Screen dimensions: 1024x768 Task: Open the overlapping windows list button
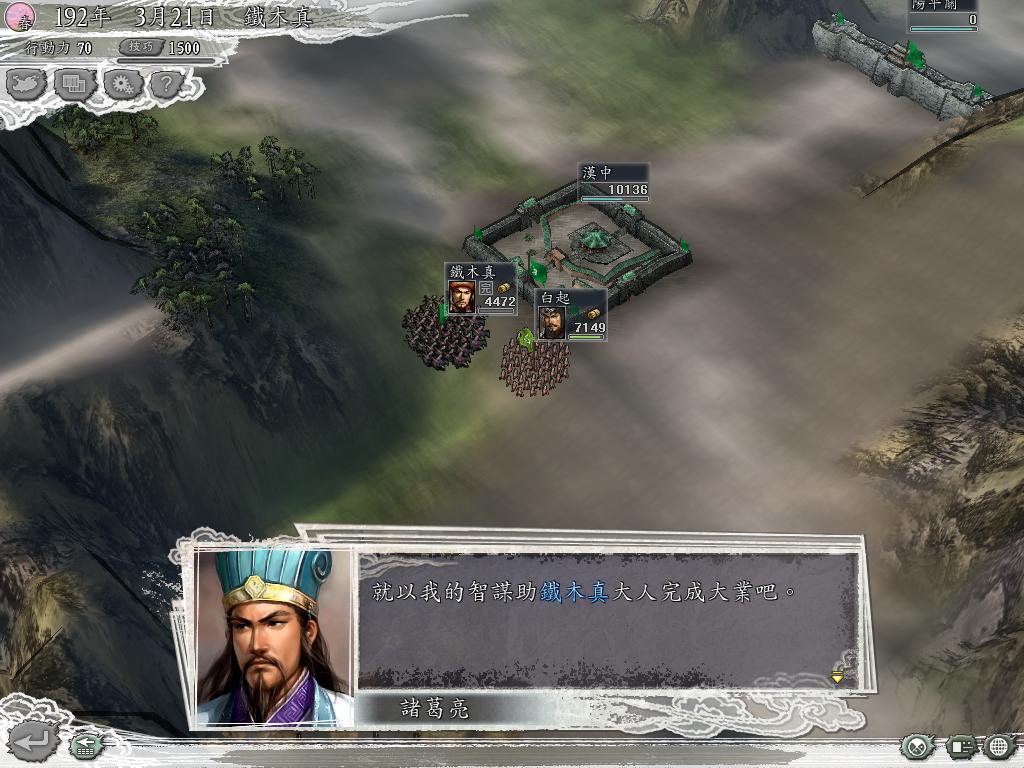tap(75, 85)
